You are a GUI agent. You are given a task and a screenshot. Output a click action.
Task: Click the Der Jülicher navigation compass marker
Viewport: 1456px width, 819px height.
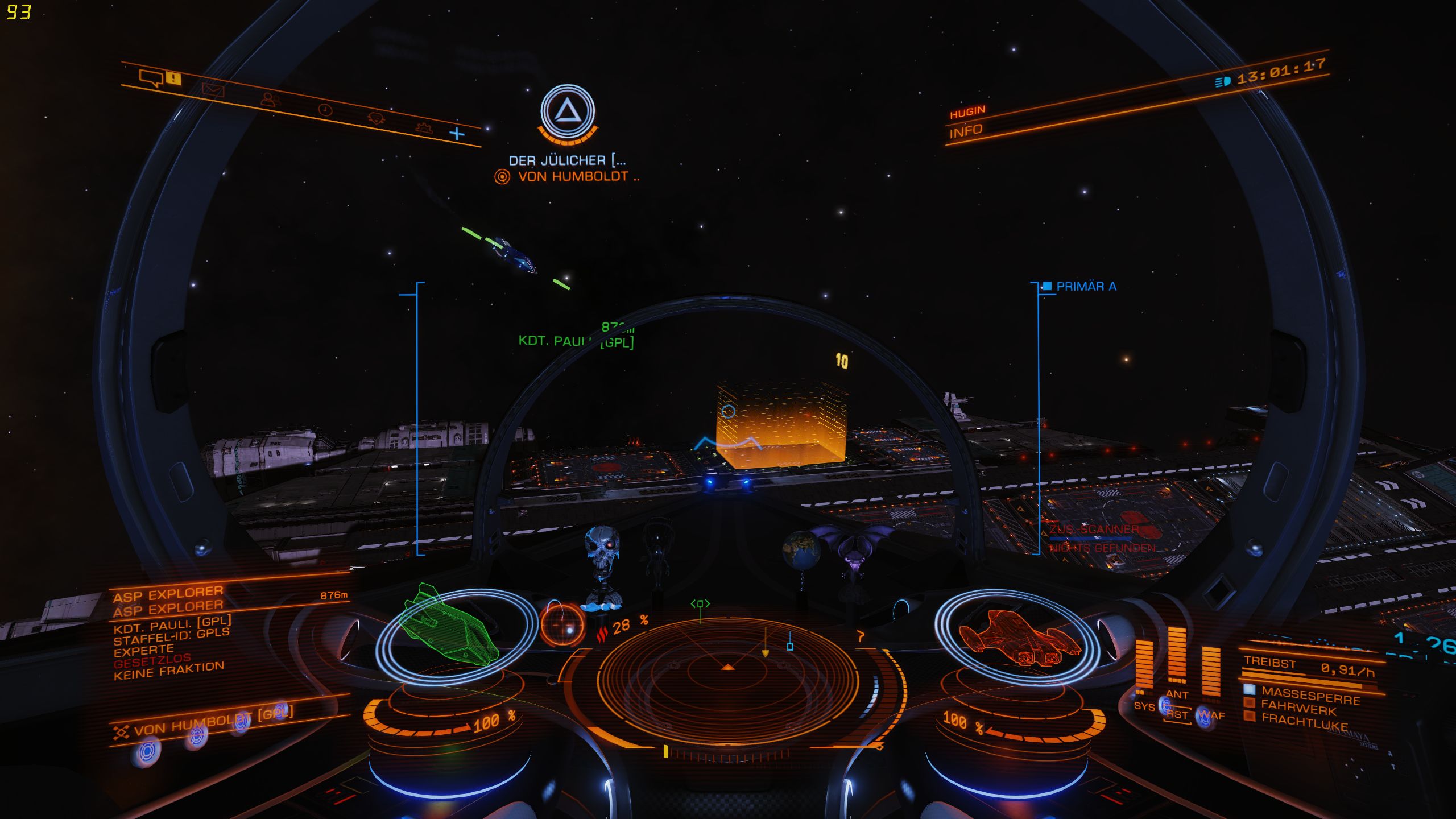coord(567,111)
